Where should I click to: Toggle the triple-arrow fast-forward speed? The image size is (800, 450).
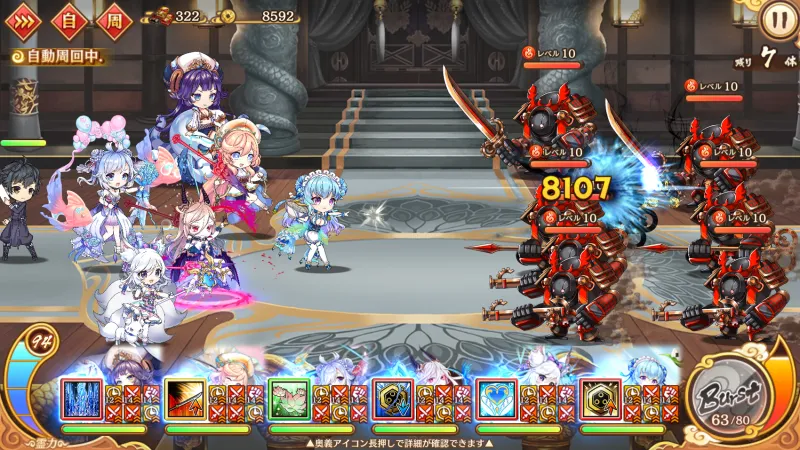tap(24, 19)
